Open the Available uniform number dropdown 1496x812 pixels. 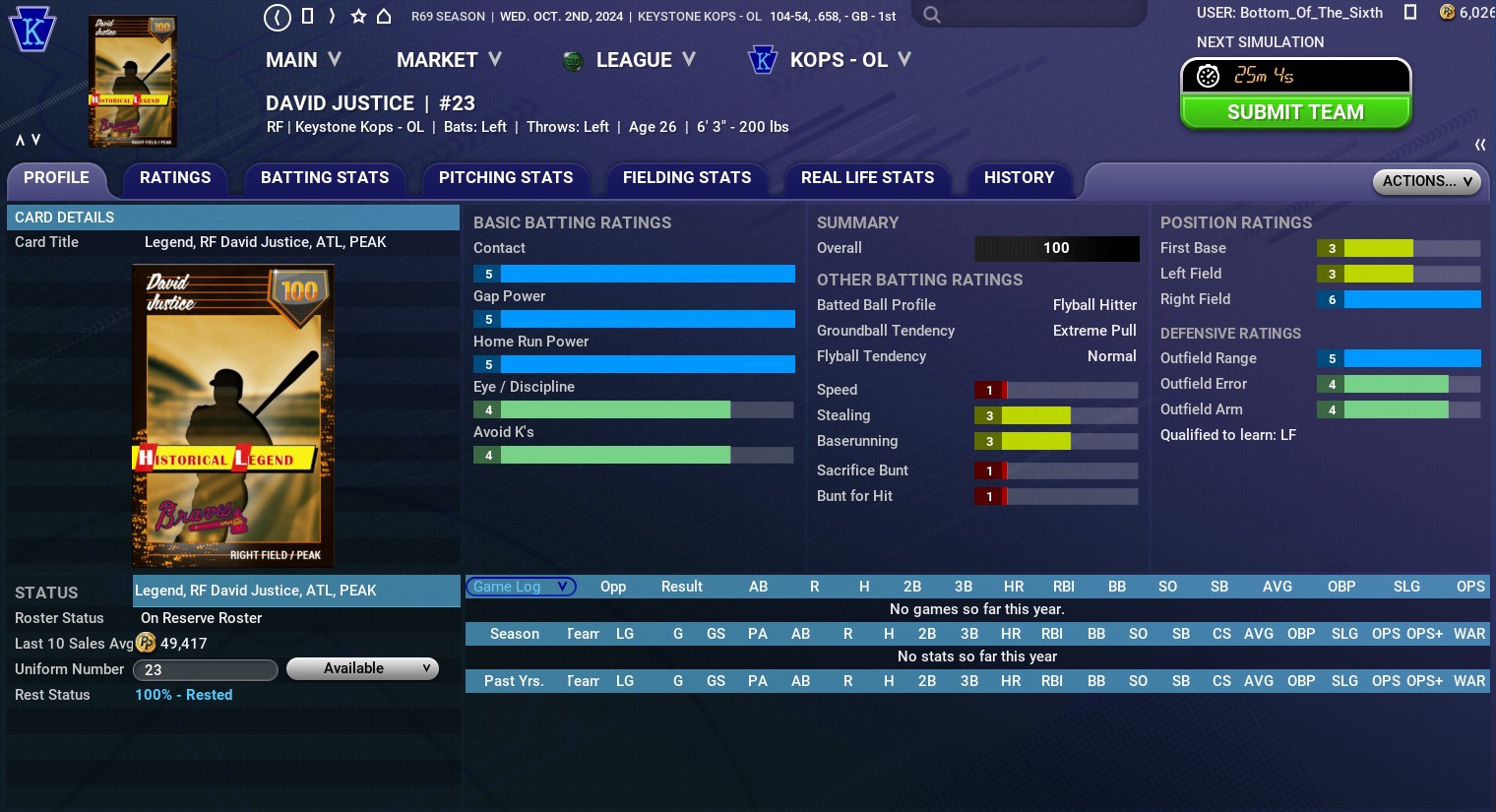pos(362,668)
